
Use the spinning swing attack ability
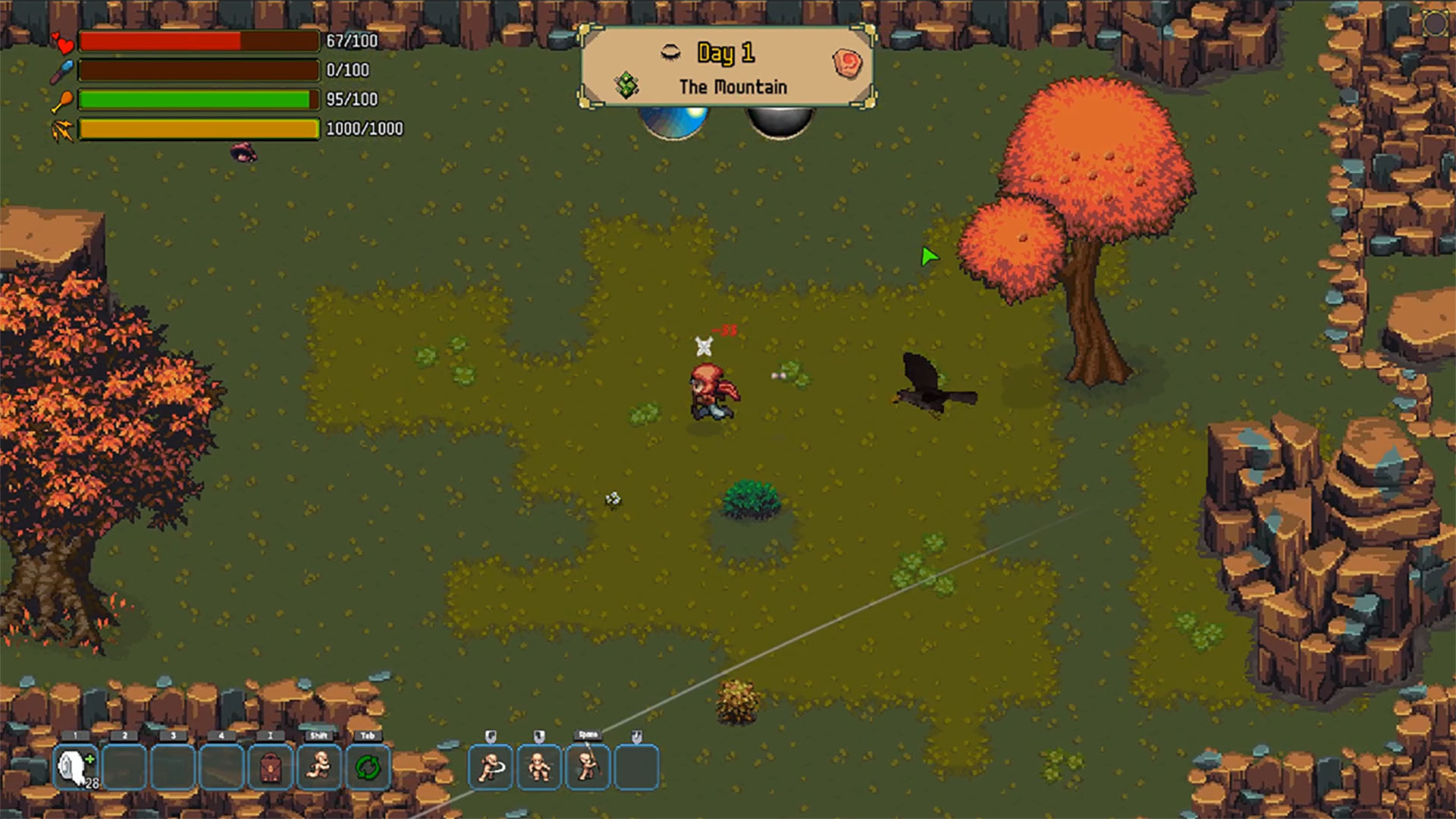coord(491,767)
